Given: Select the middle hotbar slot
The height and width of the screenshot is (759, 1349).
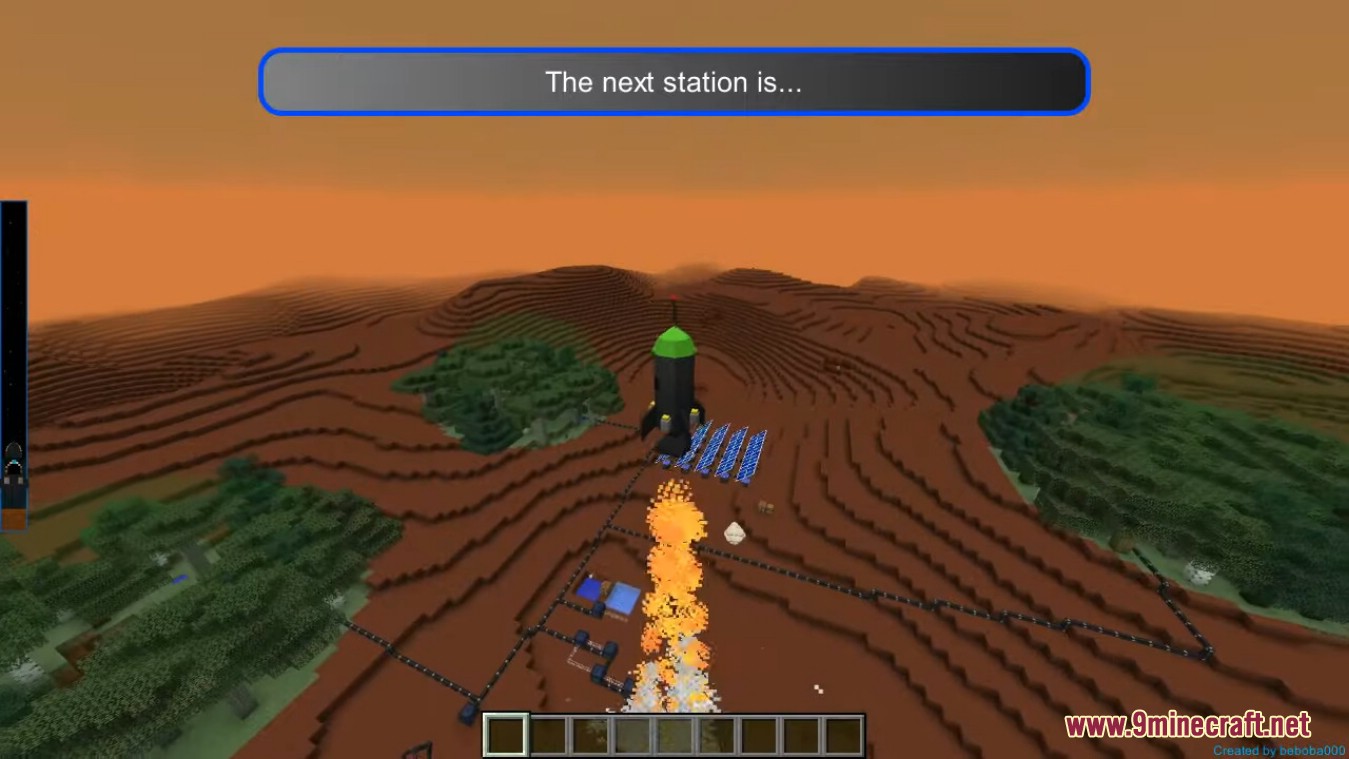Looking at the screenshot, I should tap(673, 734).
